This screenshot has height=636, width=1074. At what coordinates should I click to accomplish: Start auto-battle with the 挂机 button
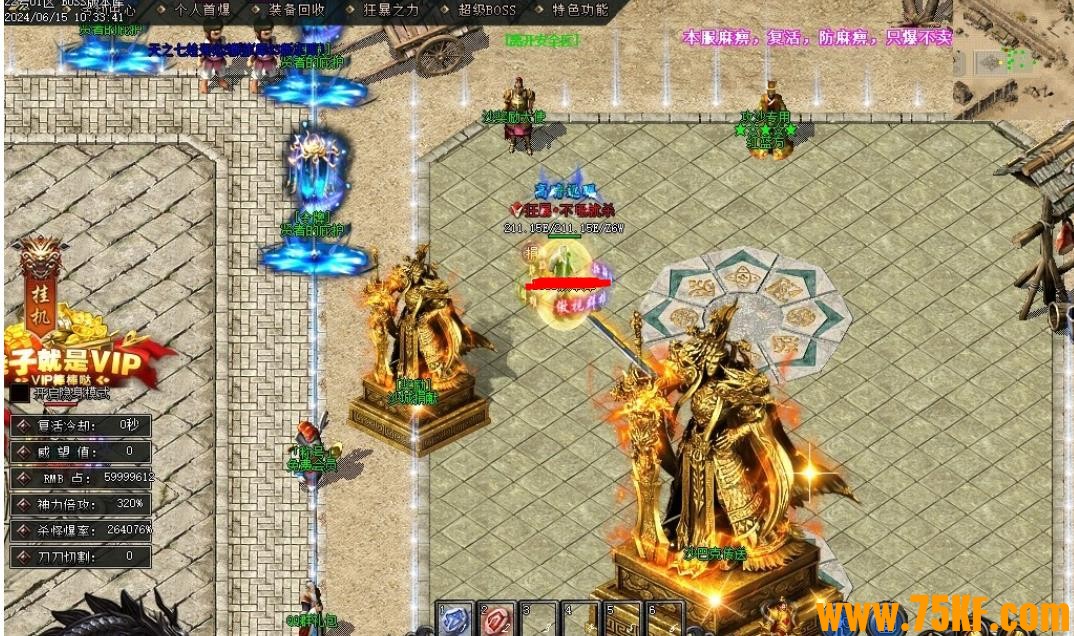pyautogui.click(x=40, y=285)
